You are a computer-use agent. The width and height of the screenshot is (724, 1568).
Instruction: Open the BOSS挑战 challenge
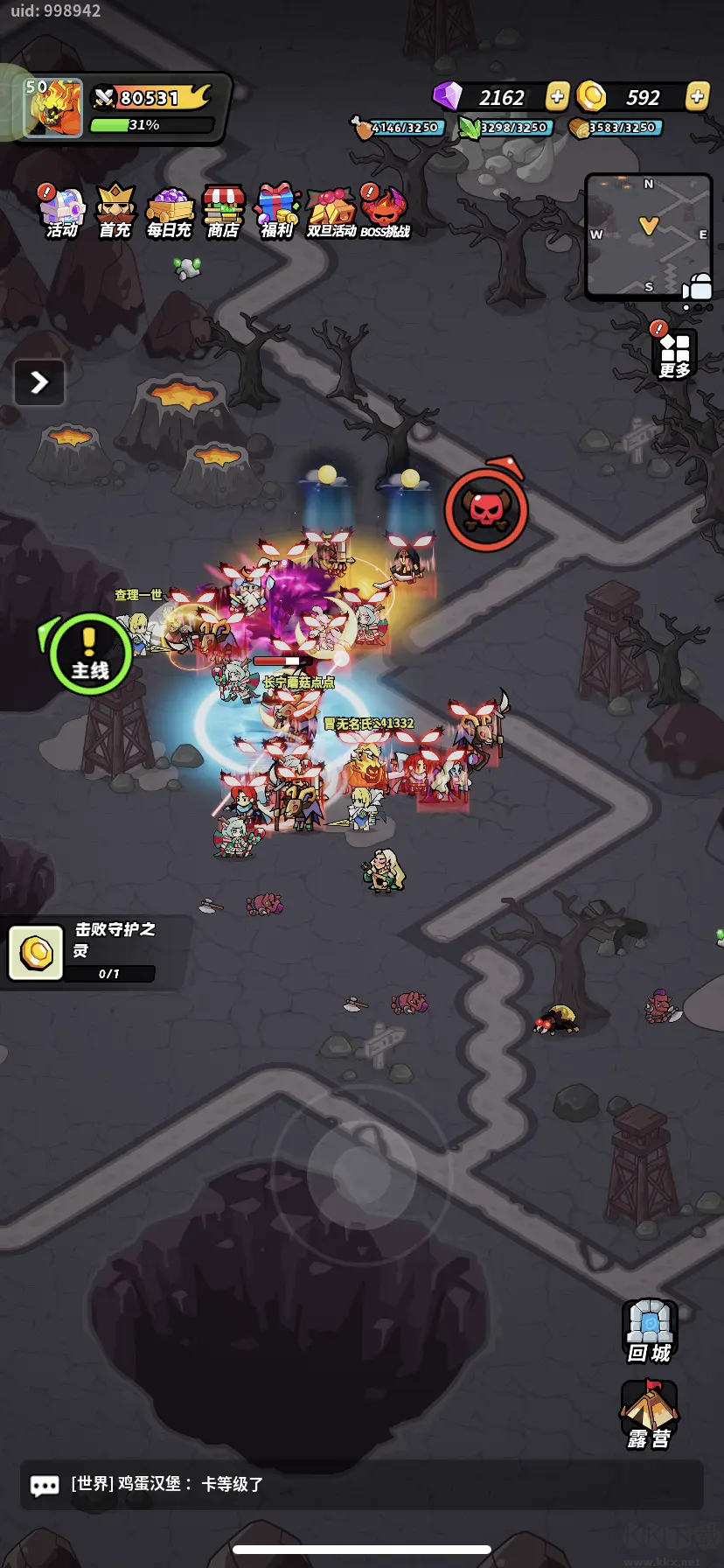pos(385,213)
